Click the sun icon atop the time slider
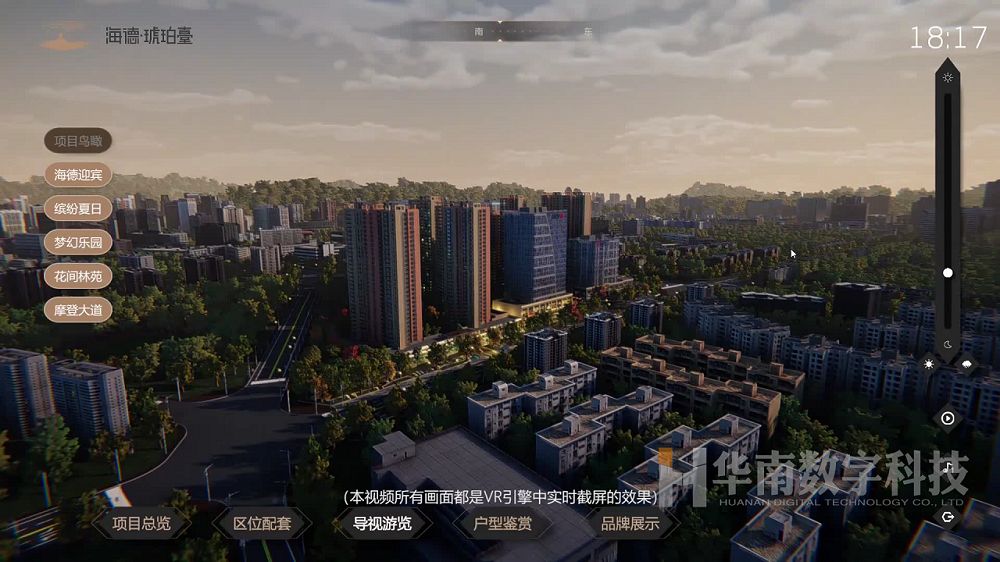This screenshot has height=562, width=1000. pos(948,78)
